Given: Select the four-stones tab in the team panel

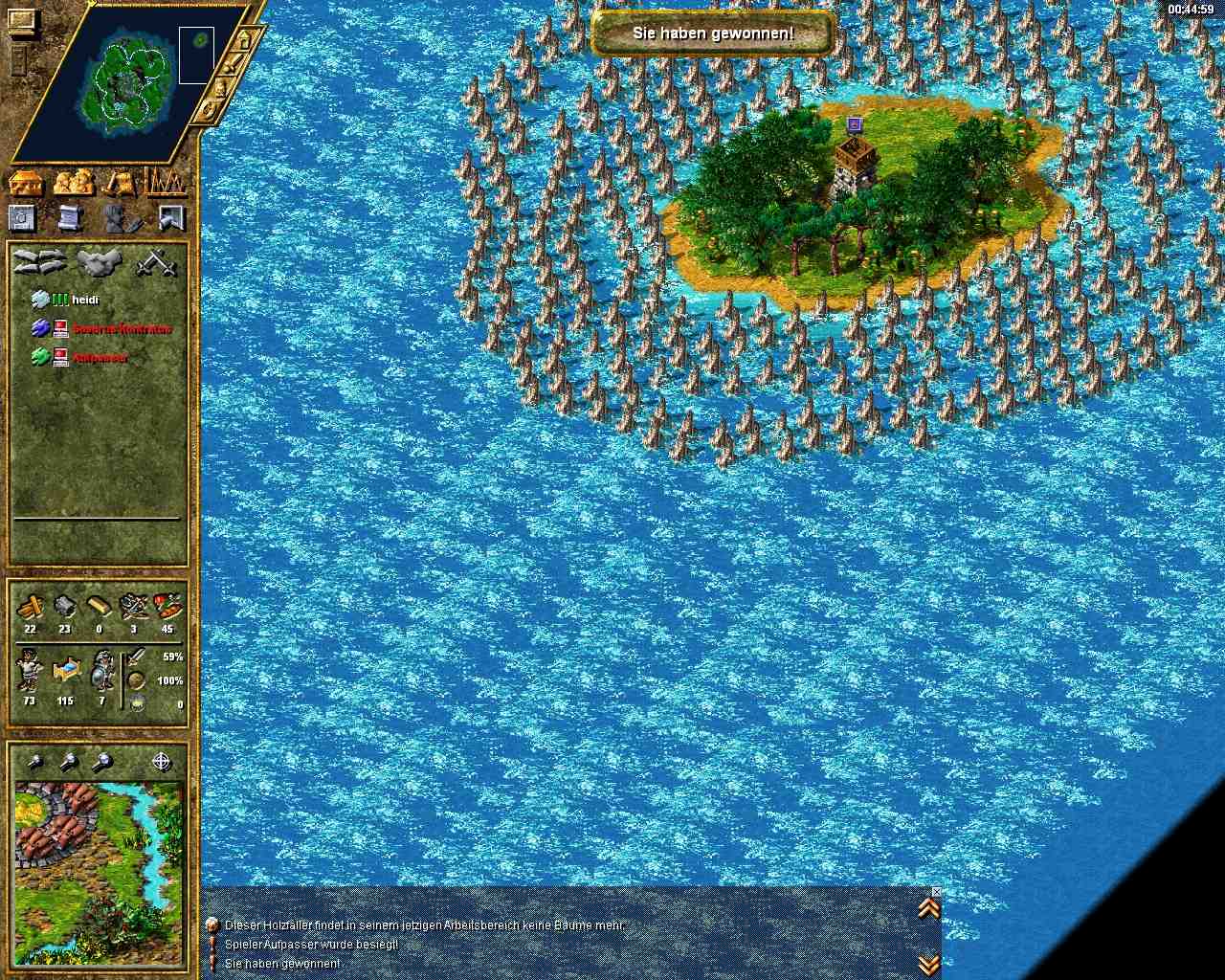Looking at the screenshot, I should click(x=97, y=262).
